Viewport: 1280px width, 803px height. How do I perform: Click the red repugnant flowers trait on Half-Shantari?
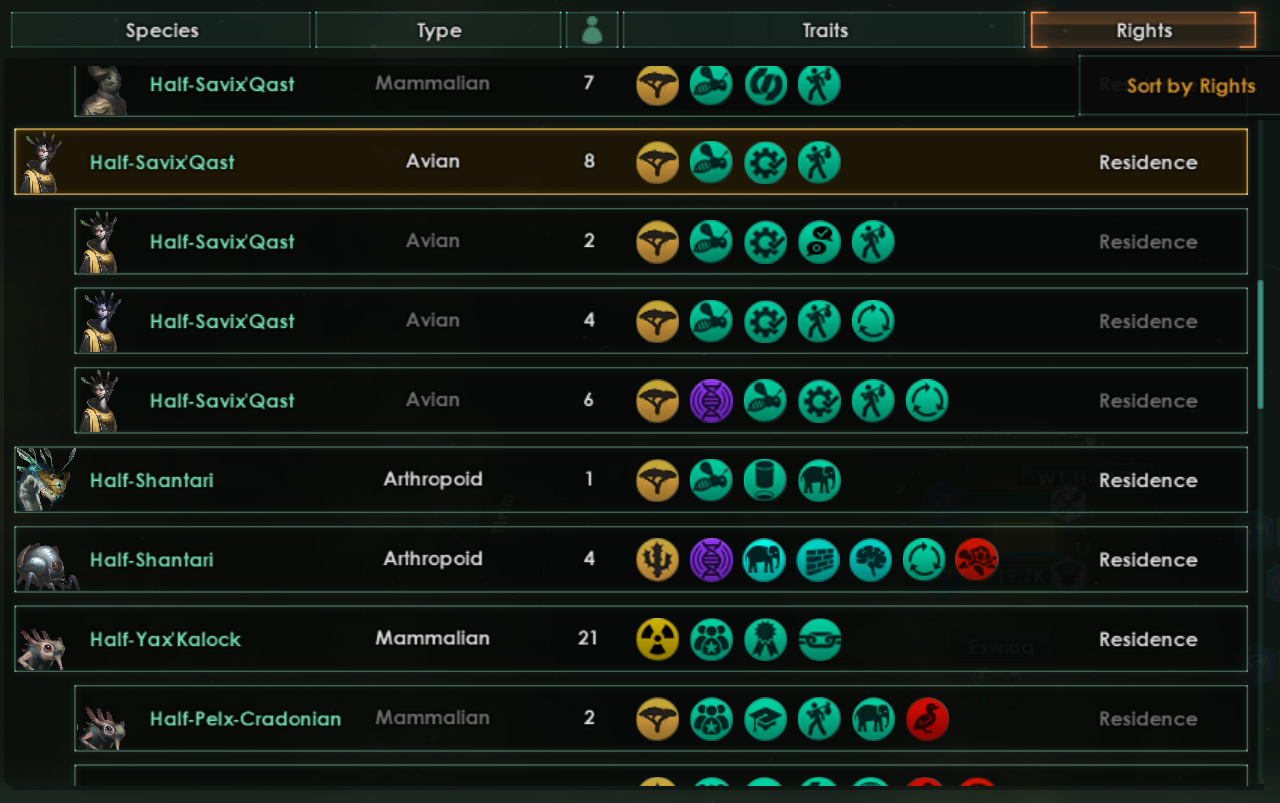tap(977, 560)
